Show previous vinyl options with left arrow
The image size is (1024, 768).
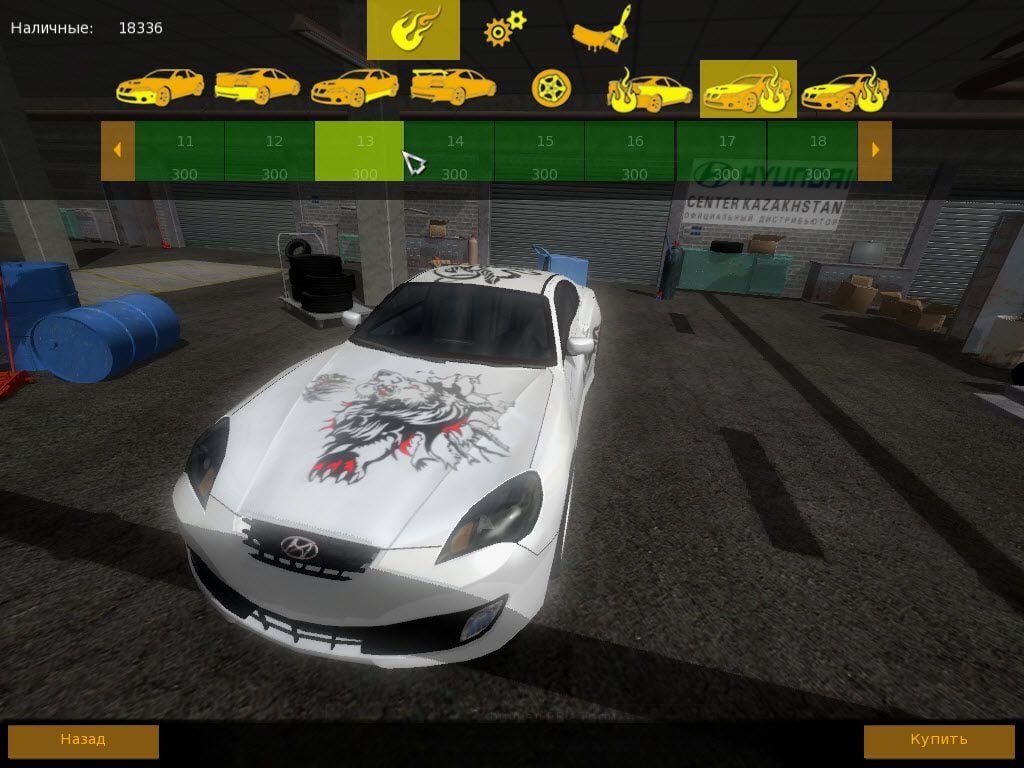point(117,151)
